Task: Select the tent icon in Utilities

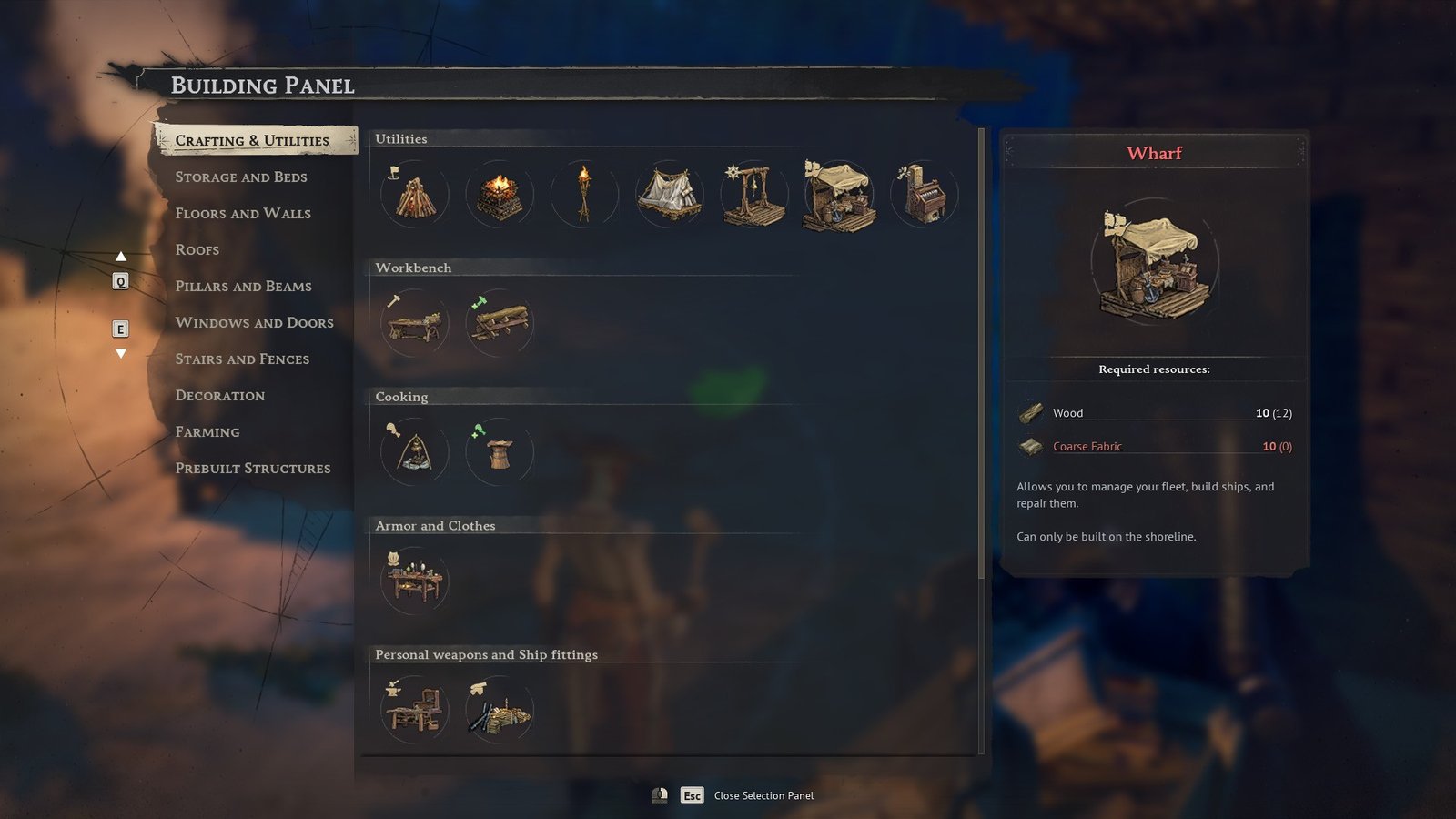Action: [x=669, y=194]
